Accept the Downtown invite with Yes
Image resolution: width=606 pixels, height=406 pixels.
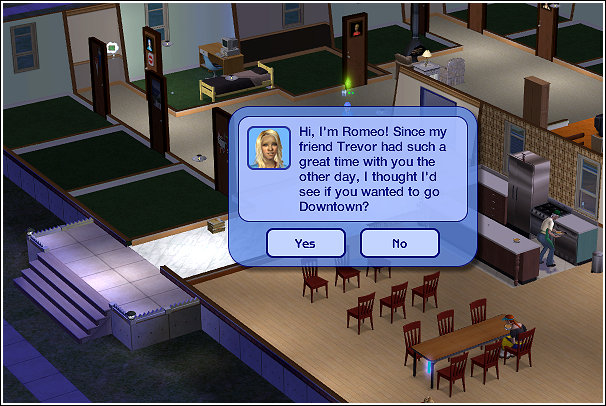(x=305, y=243)
